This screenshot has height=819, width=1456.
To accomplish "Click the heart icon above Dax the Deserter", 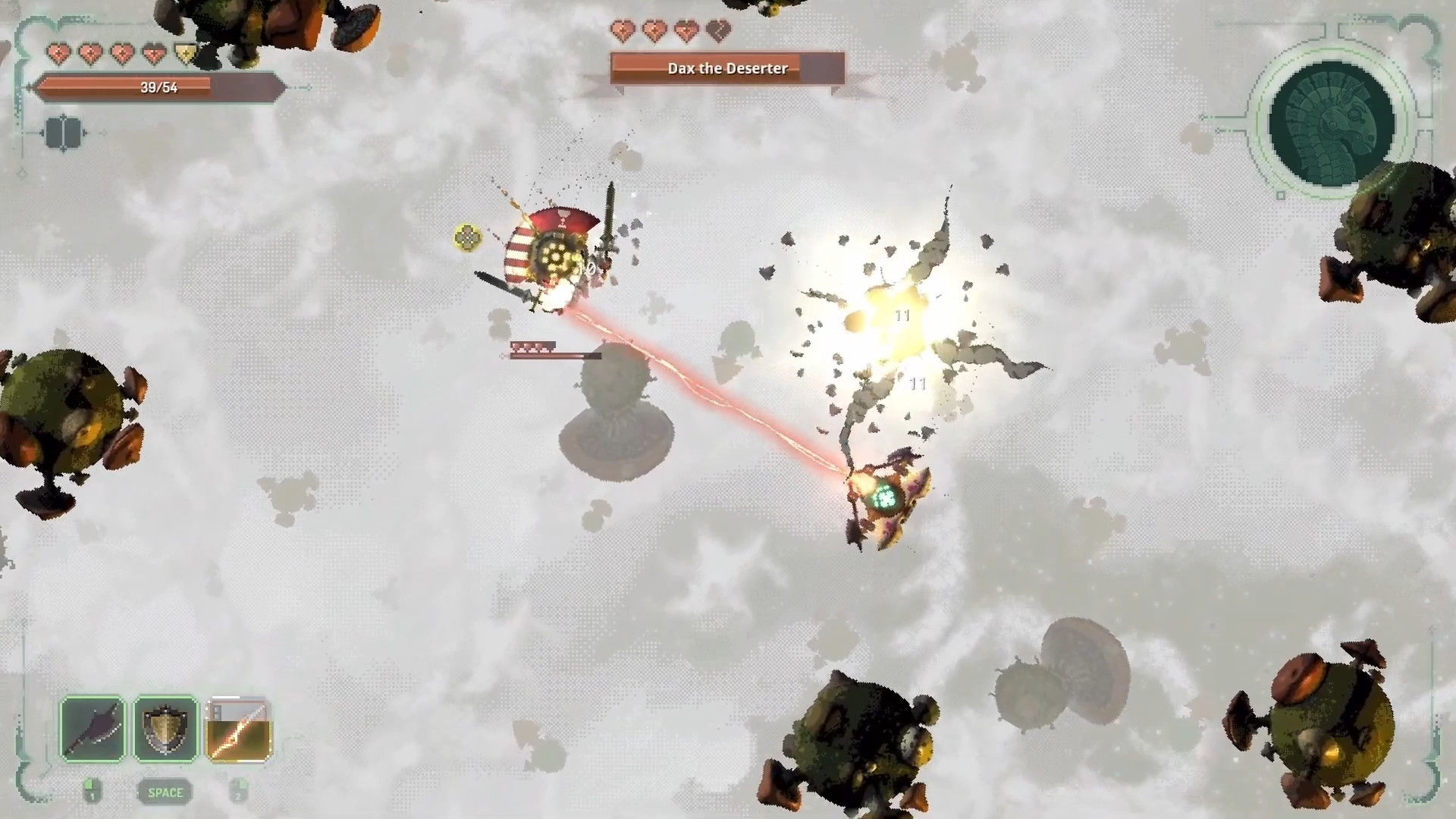I will (622, 32).
